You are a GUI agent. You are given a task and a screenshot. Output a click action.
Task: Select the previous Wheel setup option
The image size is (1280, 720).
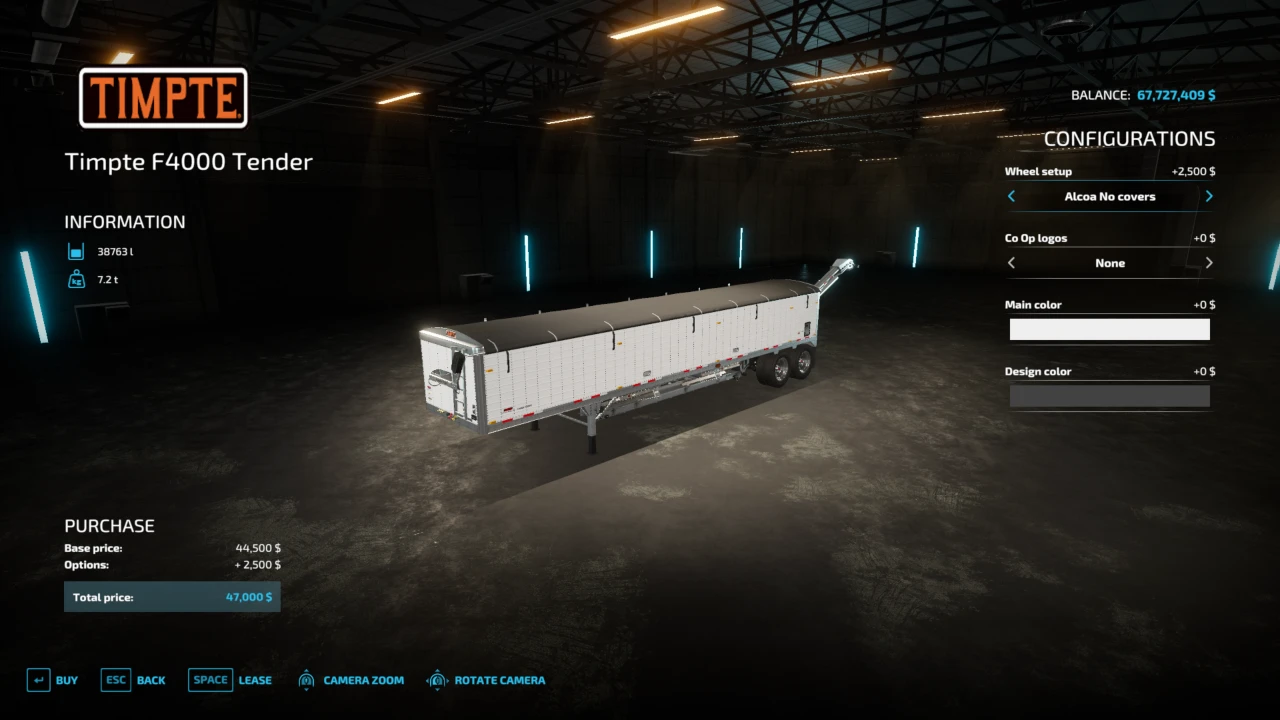tap(1011, 196)
